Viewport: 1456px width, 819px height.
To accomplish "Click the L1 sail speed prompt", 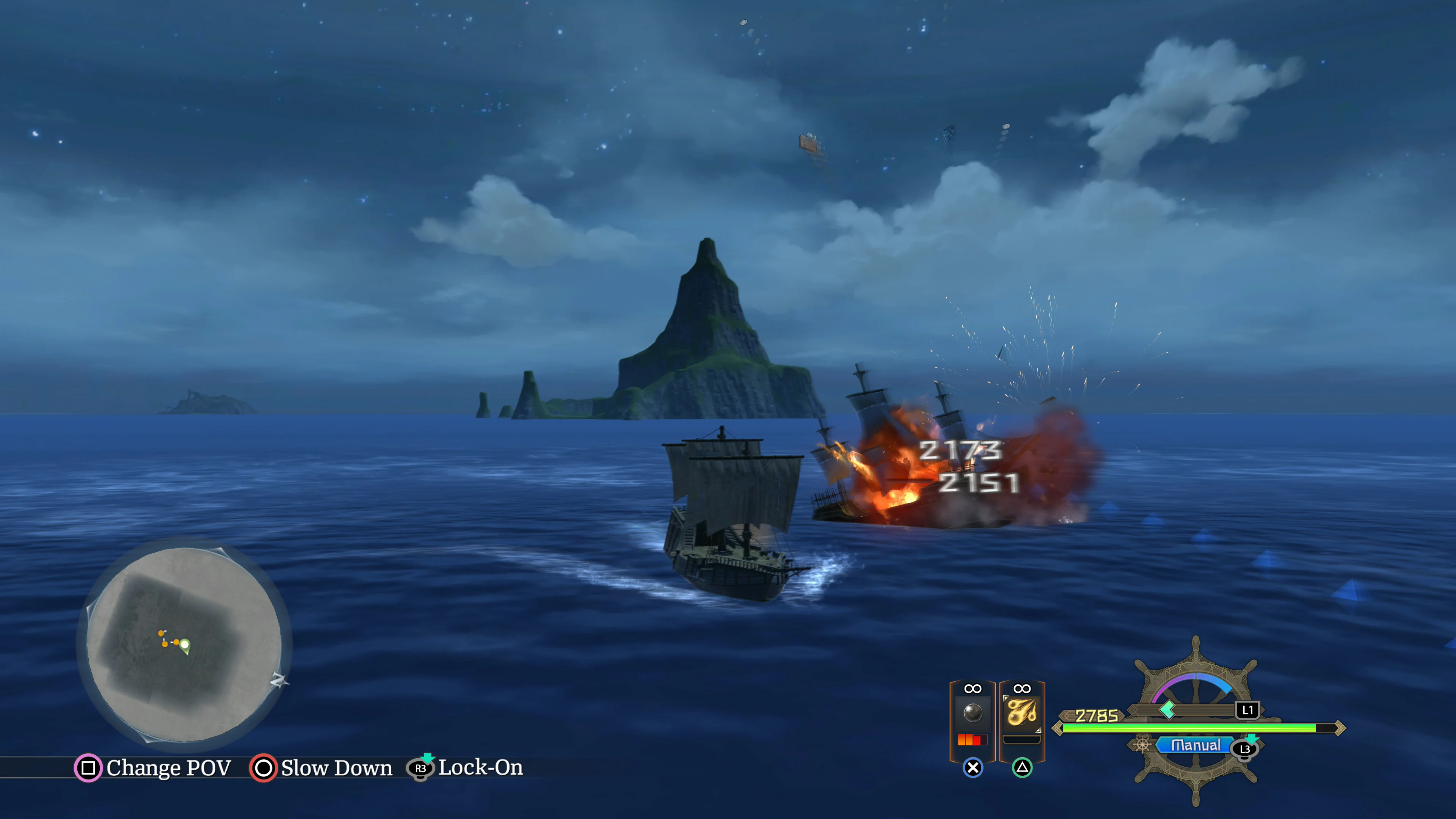I will click(1247, 710).
